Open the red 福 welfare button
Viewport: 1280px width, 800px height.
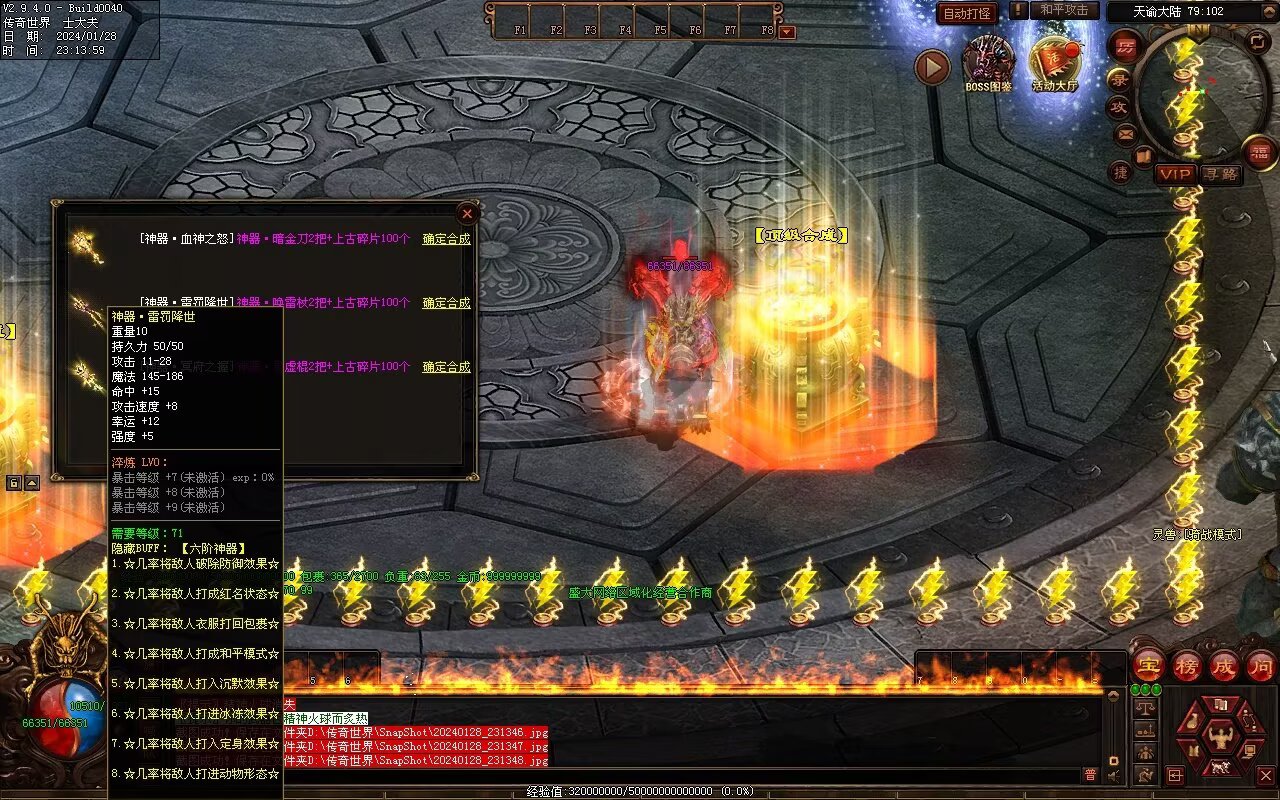coord(1260,152)
